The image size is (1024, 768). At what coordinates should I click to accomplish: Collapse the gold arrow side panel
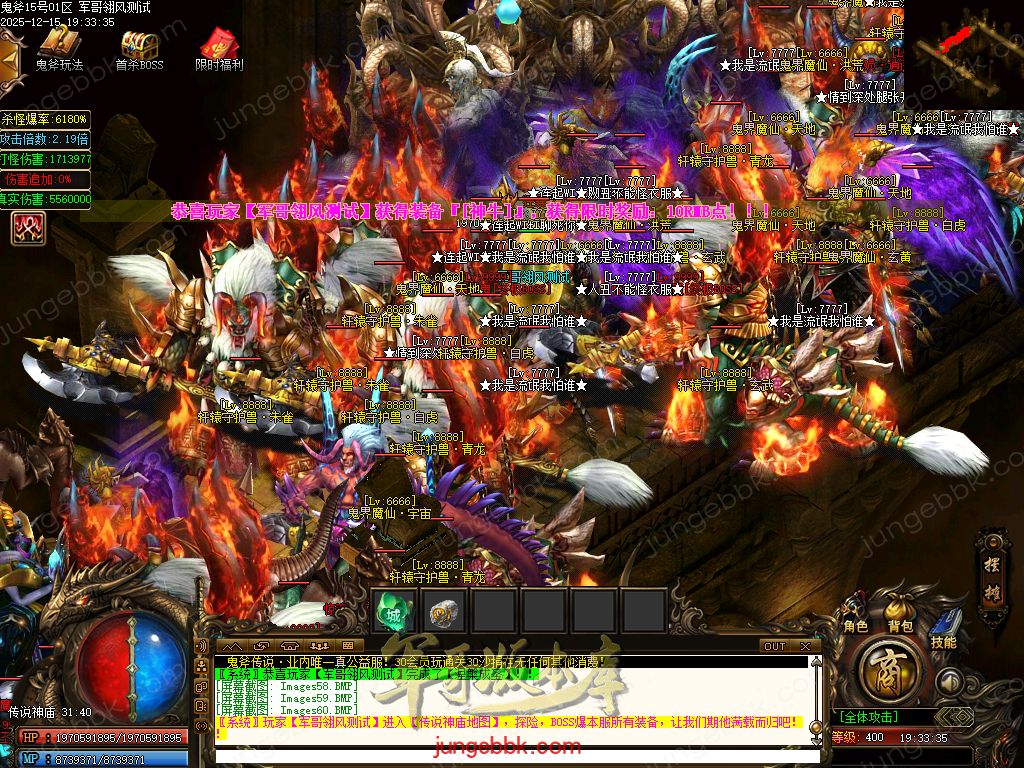point(10,58)
